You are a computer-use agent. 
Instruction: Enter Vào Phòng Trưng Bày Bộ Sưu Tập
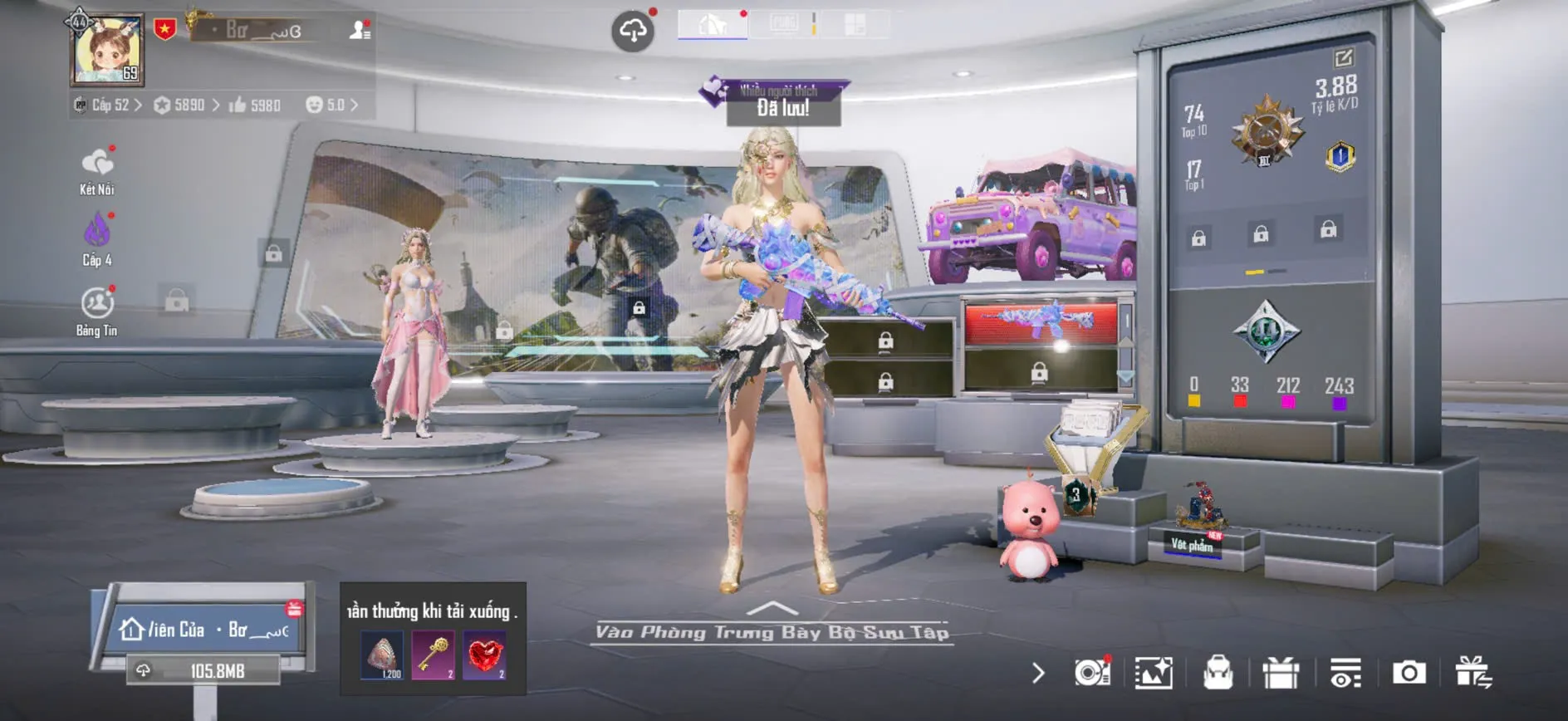point(772,631)
